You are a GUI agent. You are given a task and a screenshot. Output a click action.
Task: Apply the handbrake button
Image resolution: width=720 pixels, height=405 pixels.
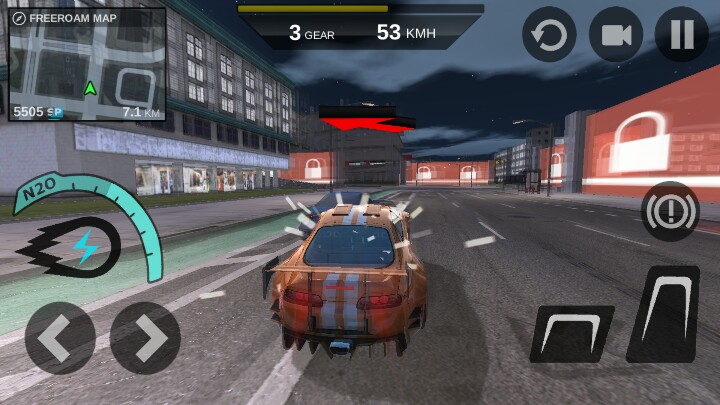(669, 212)
